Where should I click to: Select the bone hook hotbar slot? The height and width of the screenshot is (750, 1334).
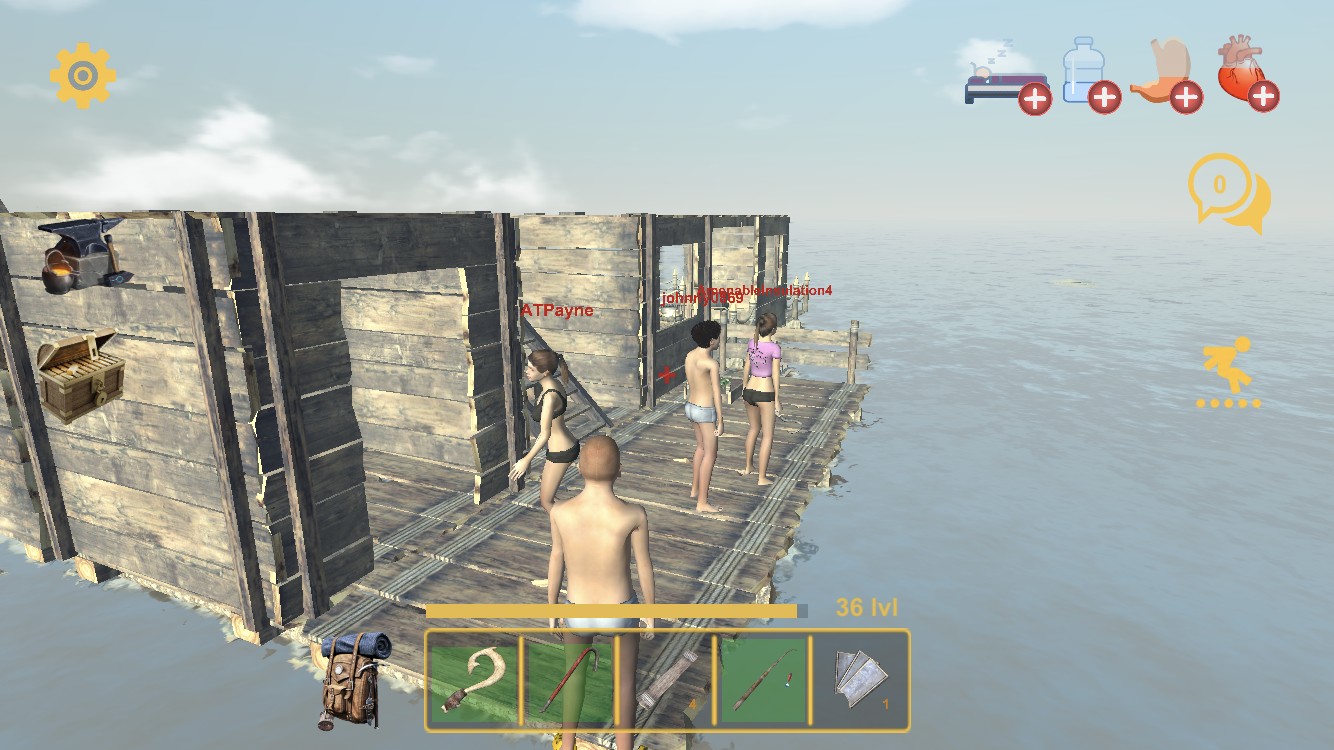pos(473,680)
